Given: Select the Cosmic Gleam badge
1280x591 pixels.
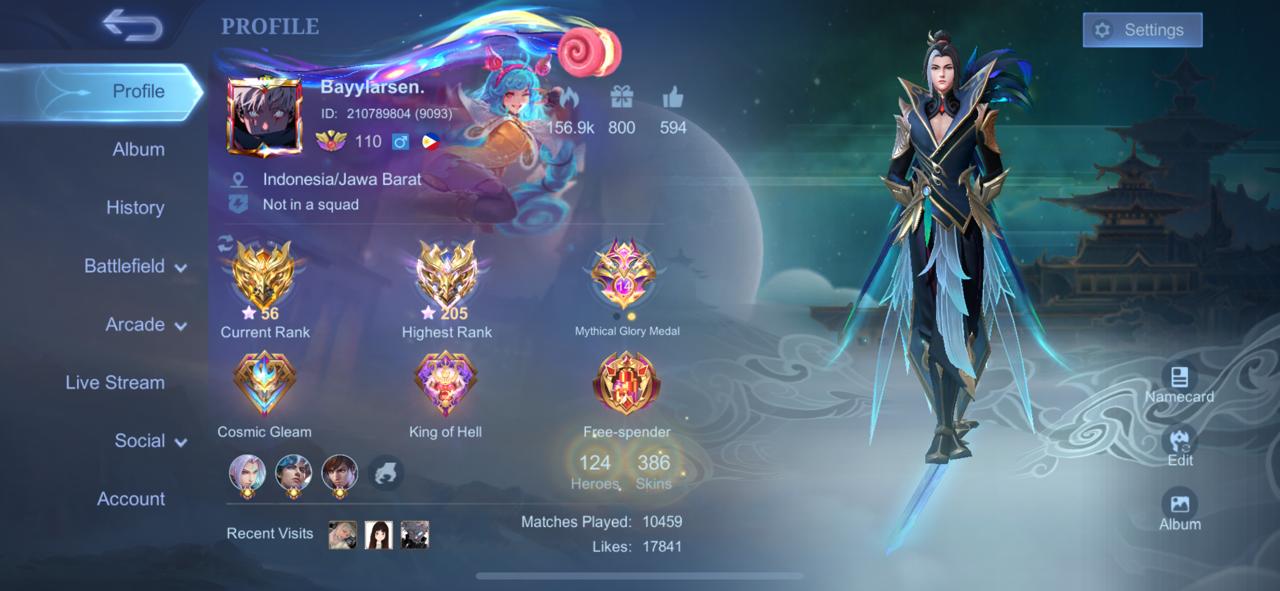Looking at the screenshot, I should click(264, 384).
